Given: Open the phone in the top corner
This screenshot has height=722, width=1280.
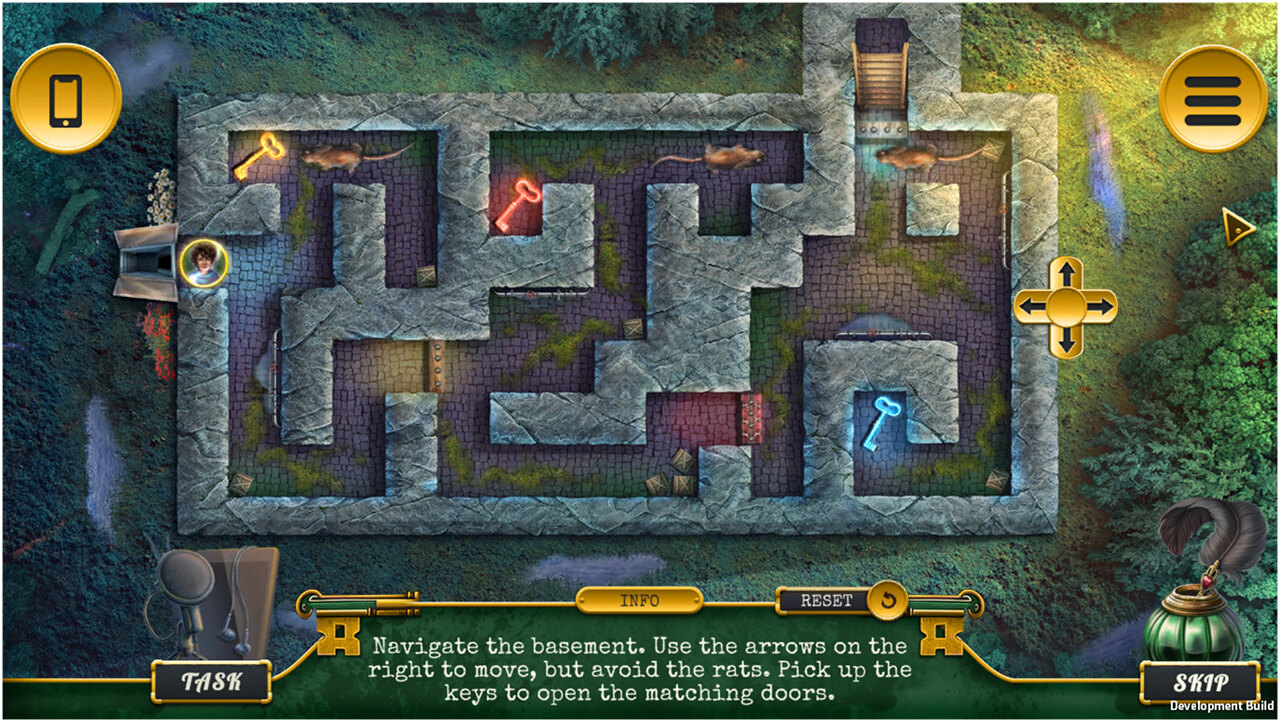Looking at the screenshot, I should pyautogui.click(x=66, y=99).
